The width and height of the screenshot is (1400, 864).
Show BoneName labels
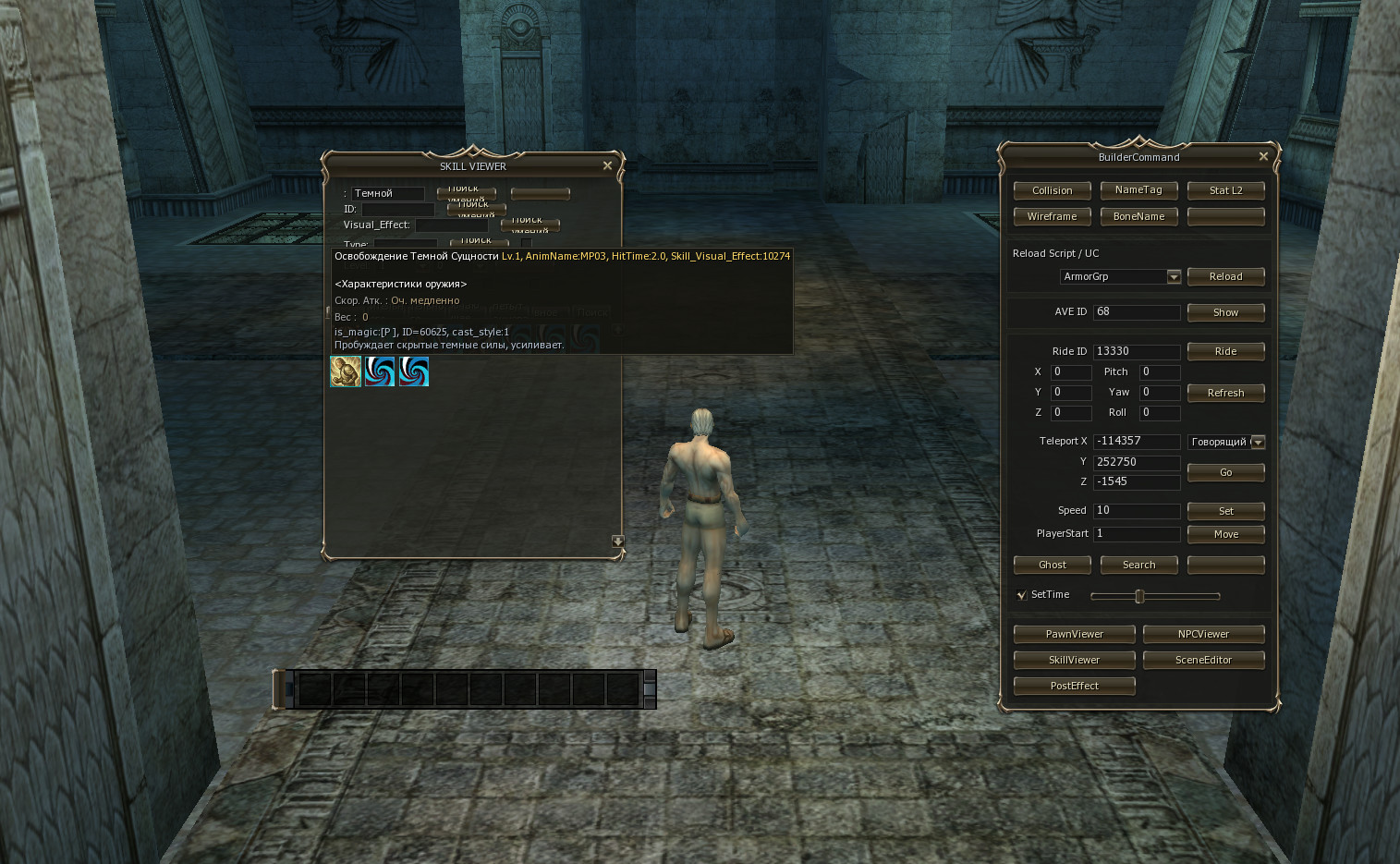pyautogui.click(x=1138, y=216)
